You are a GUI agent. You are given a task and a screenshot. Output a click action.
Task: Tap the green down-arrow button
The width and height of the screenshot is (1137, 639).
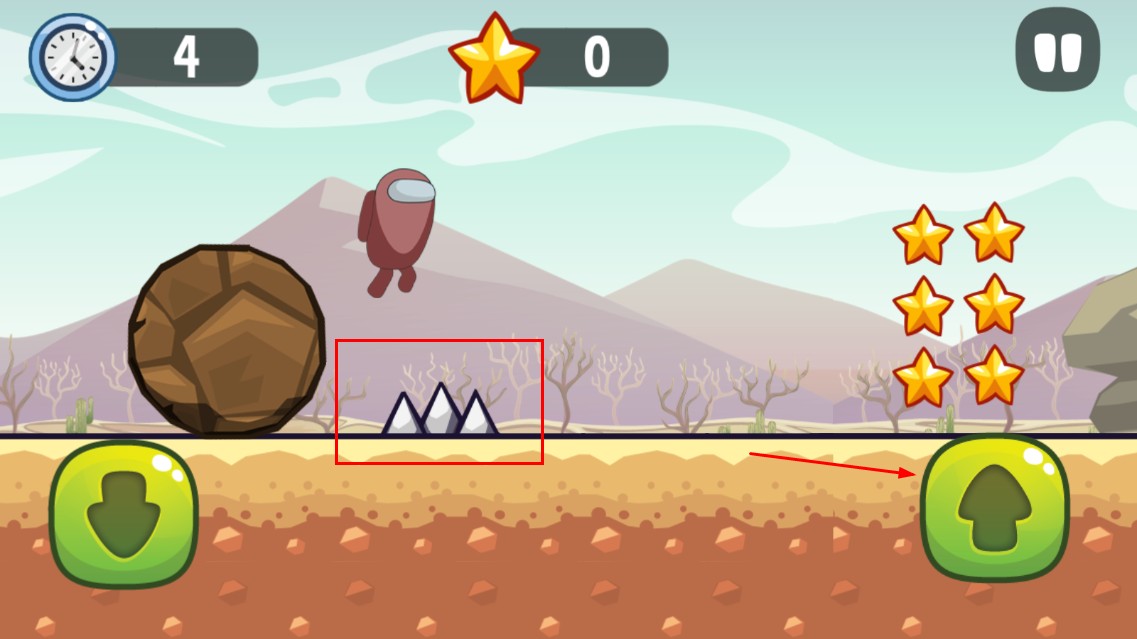[124, 513]
